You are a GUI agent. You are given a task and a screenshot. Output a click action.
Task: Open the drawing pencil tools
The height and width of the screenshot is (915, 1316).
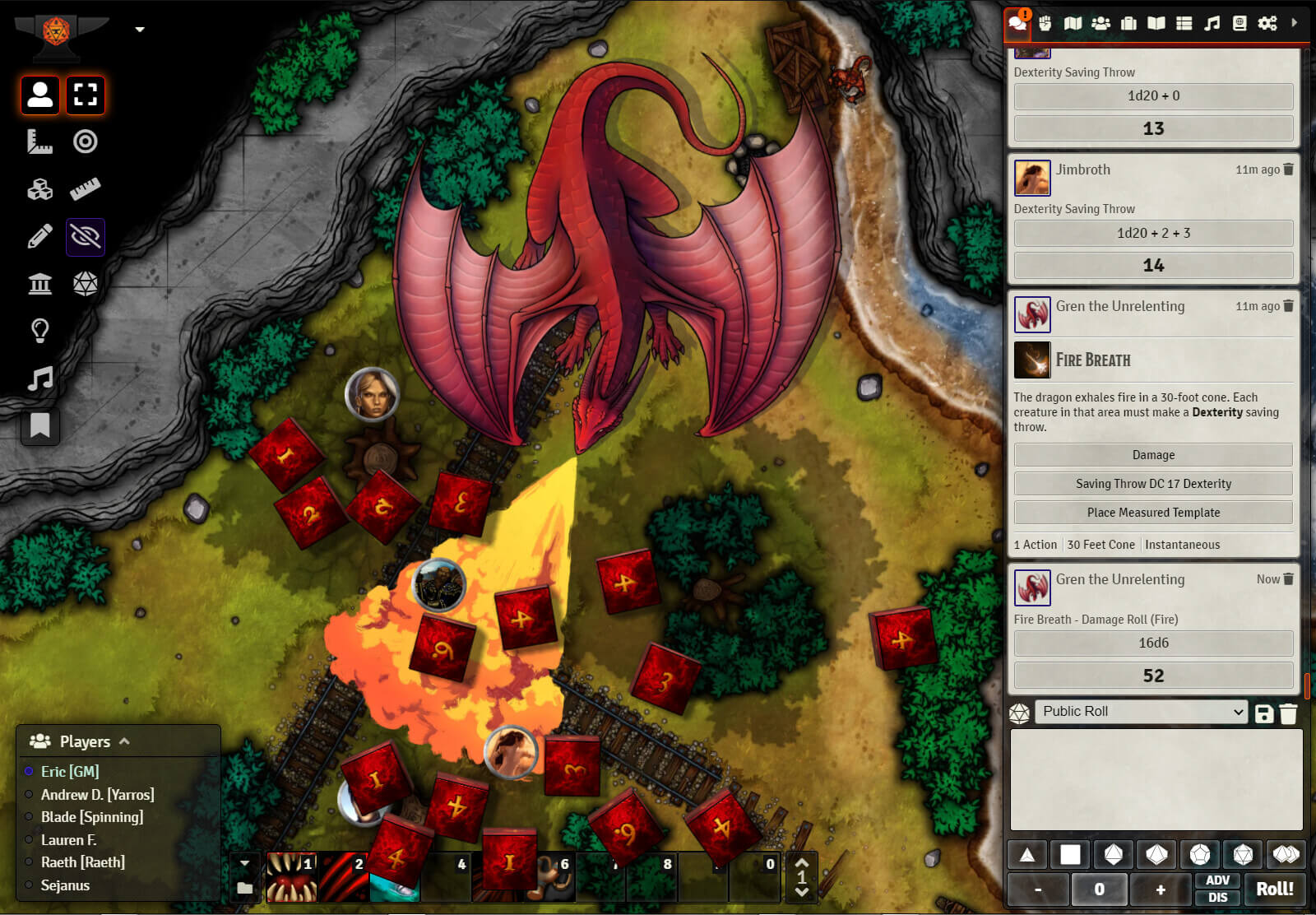coord(39,237)
